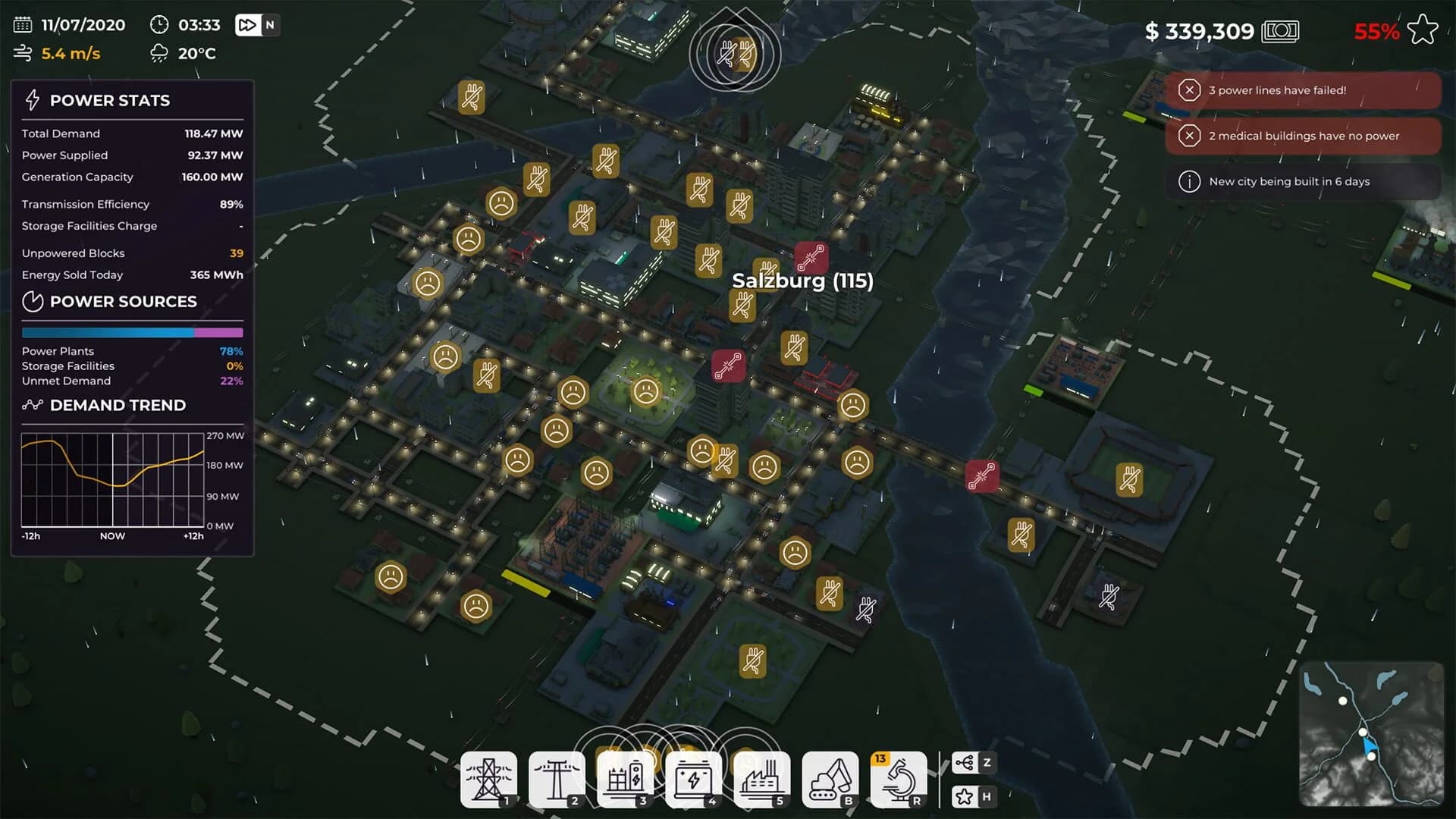The width and height of the screenshot is (1456, 819).
Task: Select the bulldozer tool
Action: pyautogui.click(x=830, y=777)
